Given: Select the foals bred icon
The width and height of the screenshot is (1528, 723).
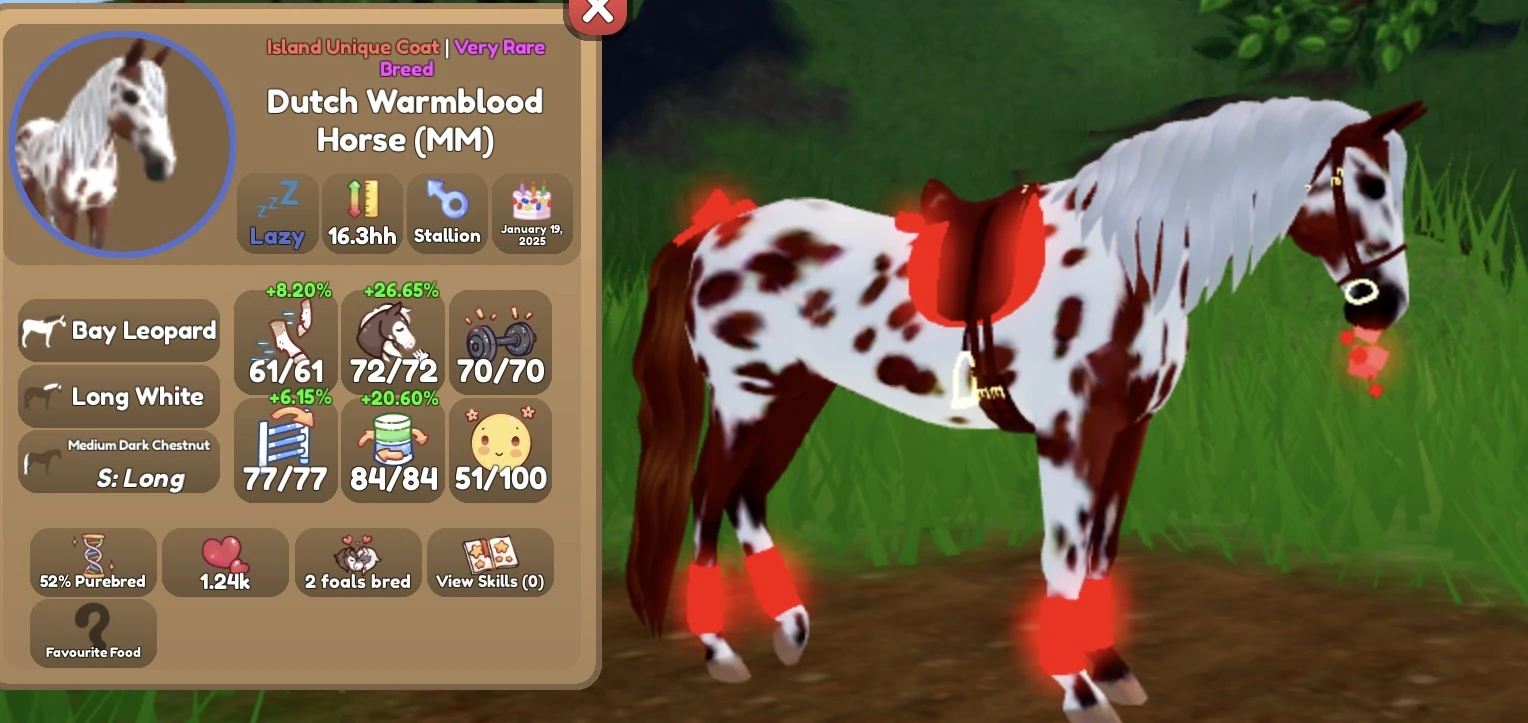Looking at the screenshot, I should coord(358,562).
